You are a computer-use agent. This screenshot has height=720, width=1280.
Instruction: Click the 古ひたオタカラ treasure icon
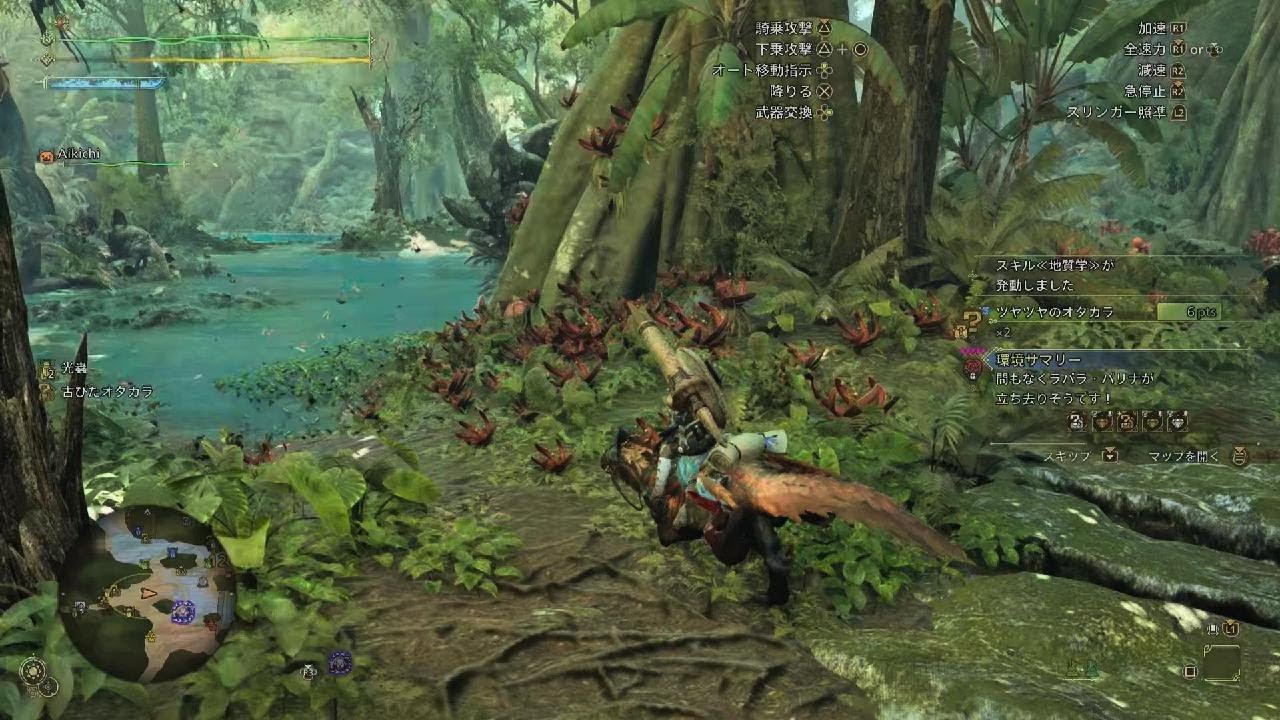[x=47, y=392]
